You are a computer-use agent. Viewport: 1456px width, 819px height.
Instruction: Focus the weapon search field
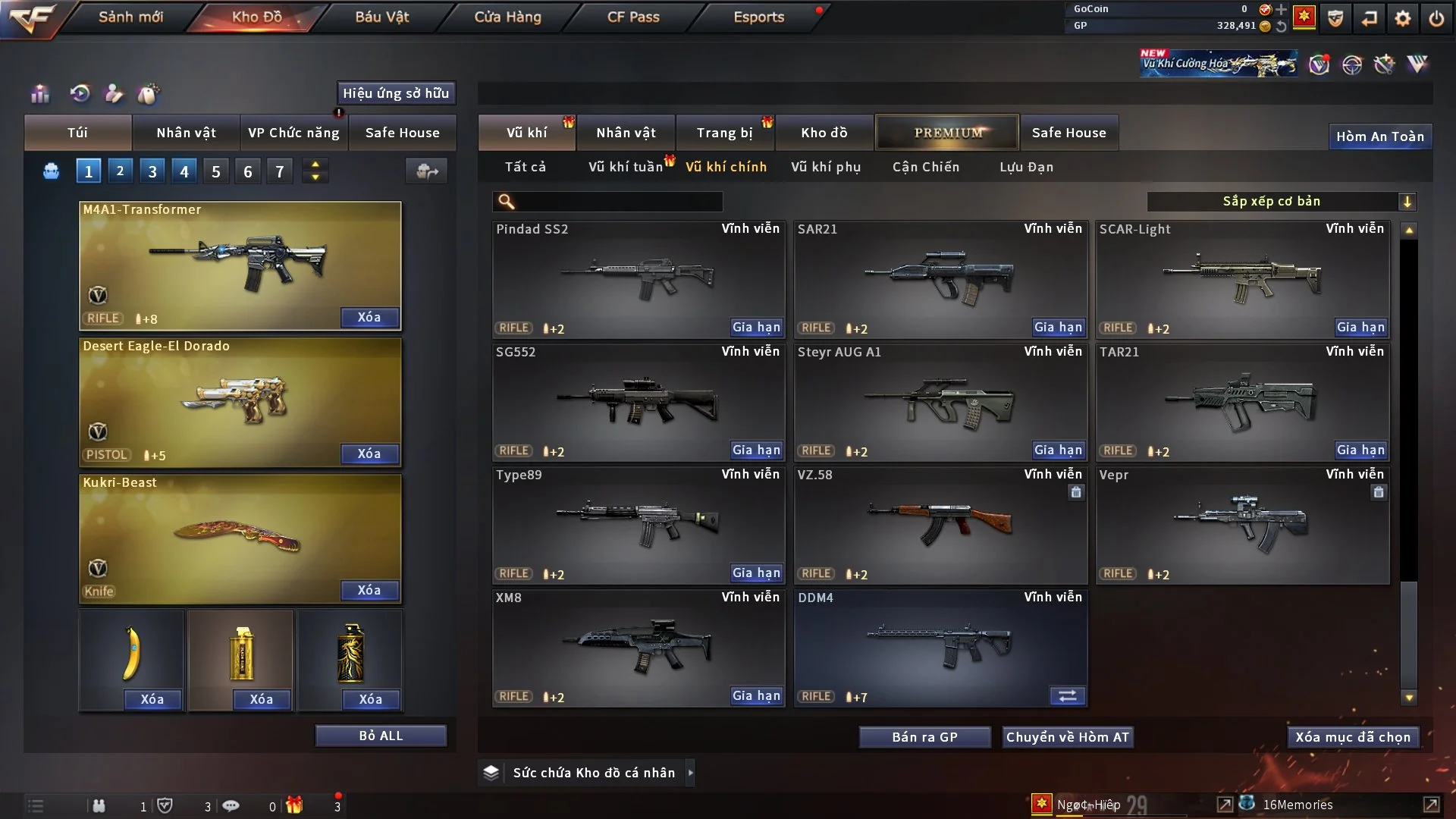coord(618,201)
